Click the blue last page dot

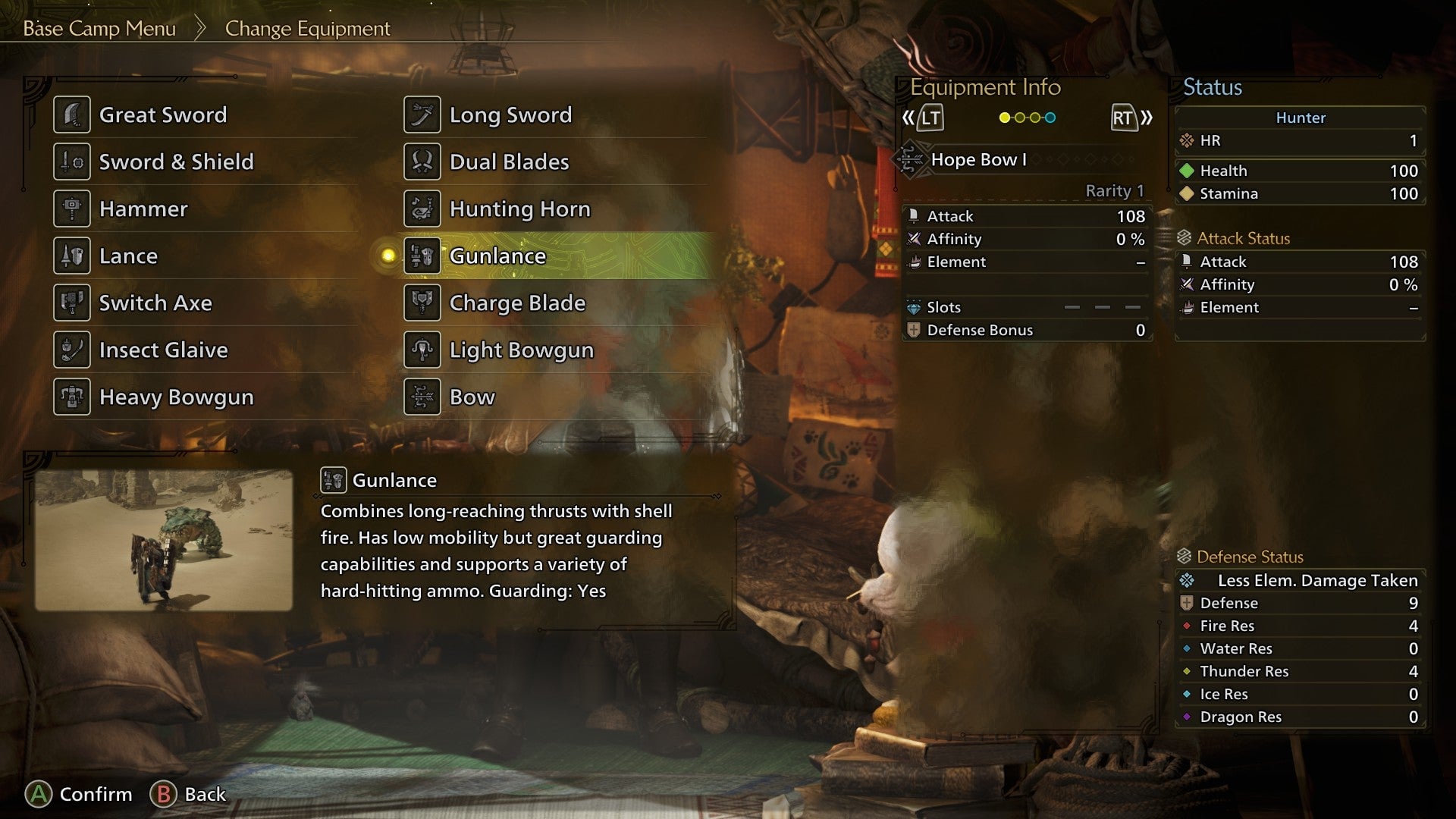(x=1050, y=118)
